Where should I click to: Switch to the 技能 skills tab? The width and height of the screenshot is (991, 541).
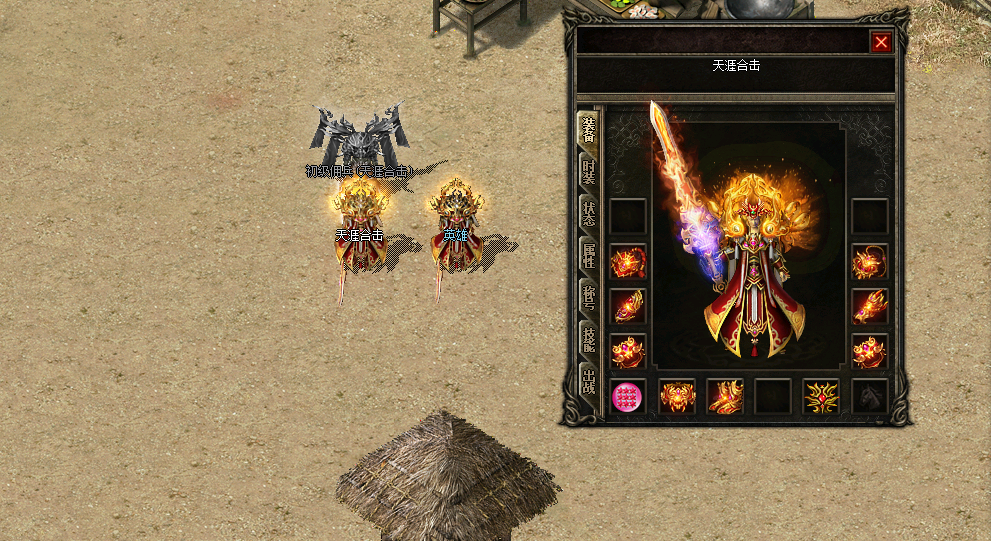pos(588,340)
